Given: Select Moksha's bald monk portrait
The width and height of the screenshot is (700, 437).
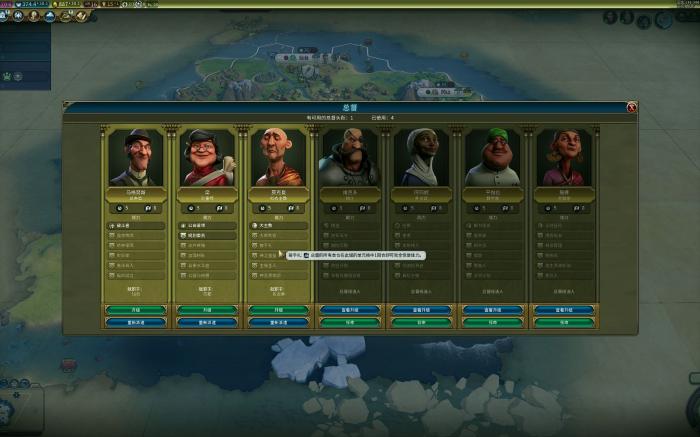Looking at the screenshot, I should (x=279, y=157).
